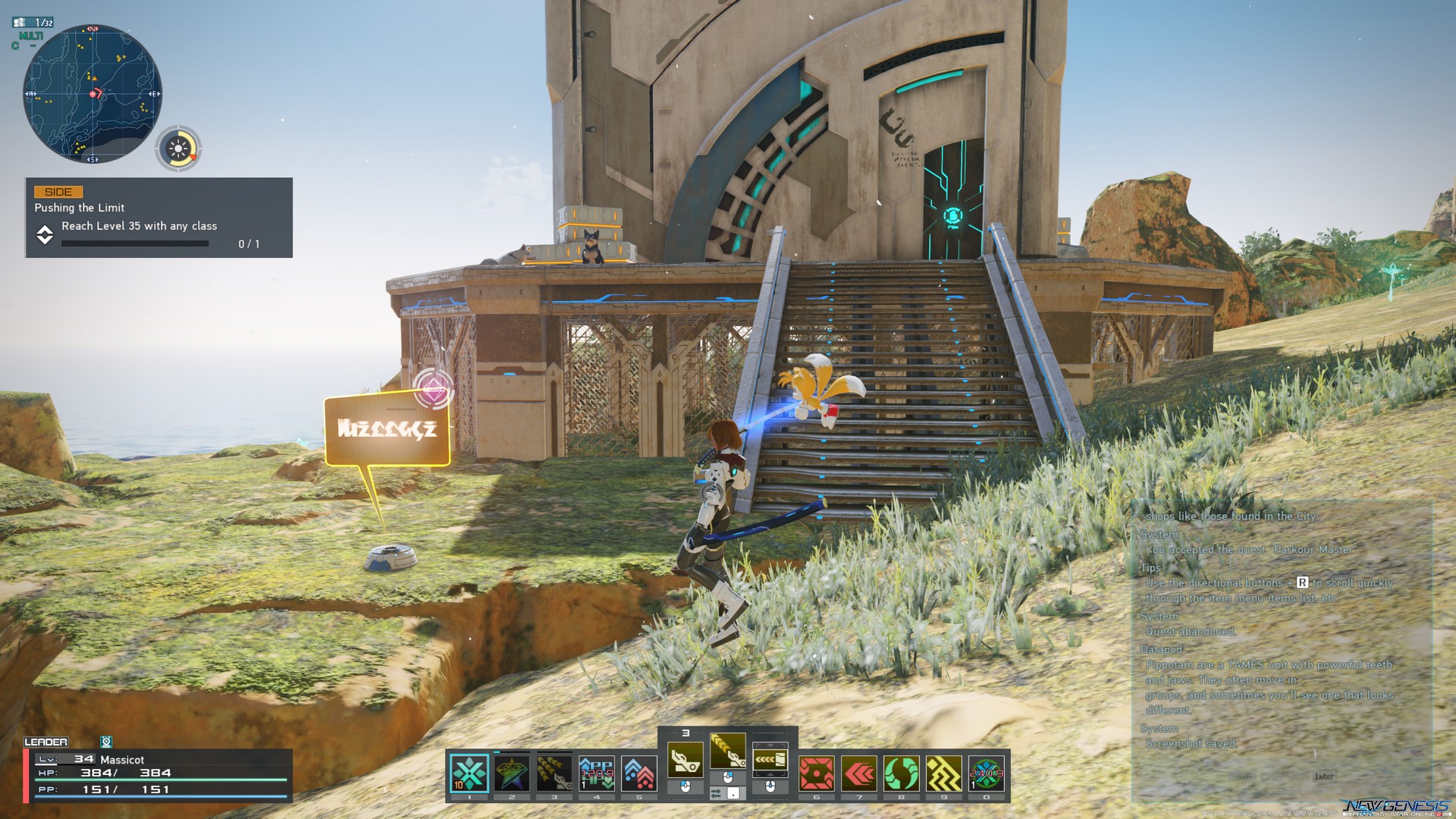The height and width of the screenshot is (819, 1456).
Task: Click the Pushing the Limit quest title
Action: (x=79, y=207)
